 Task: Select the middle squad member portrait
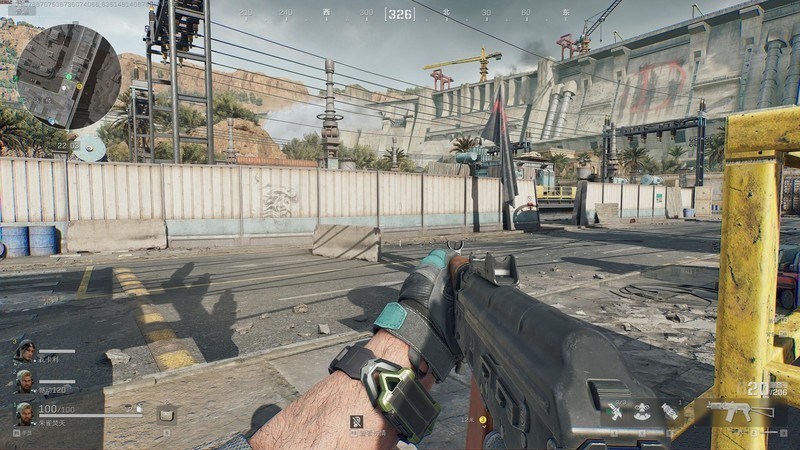[x=24, y=381]
